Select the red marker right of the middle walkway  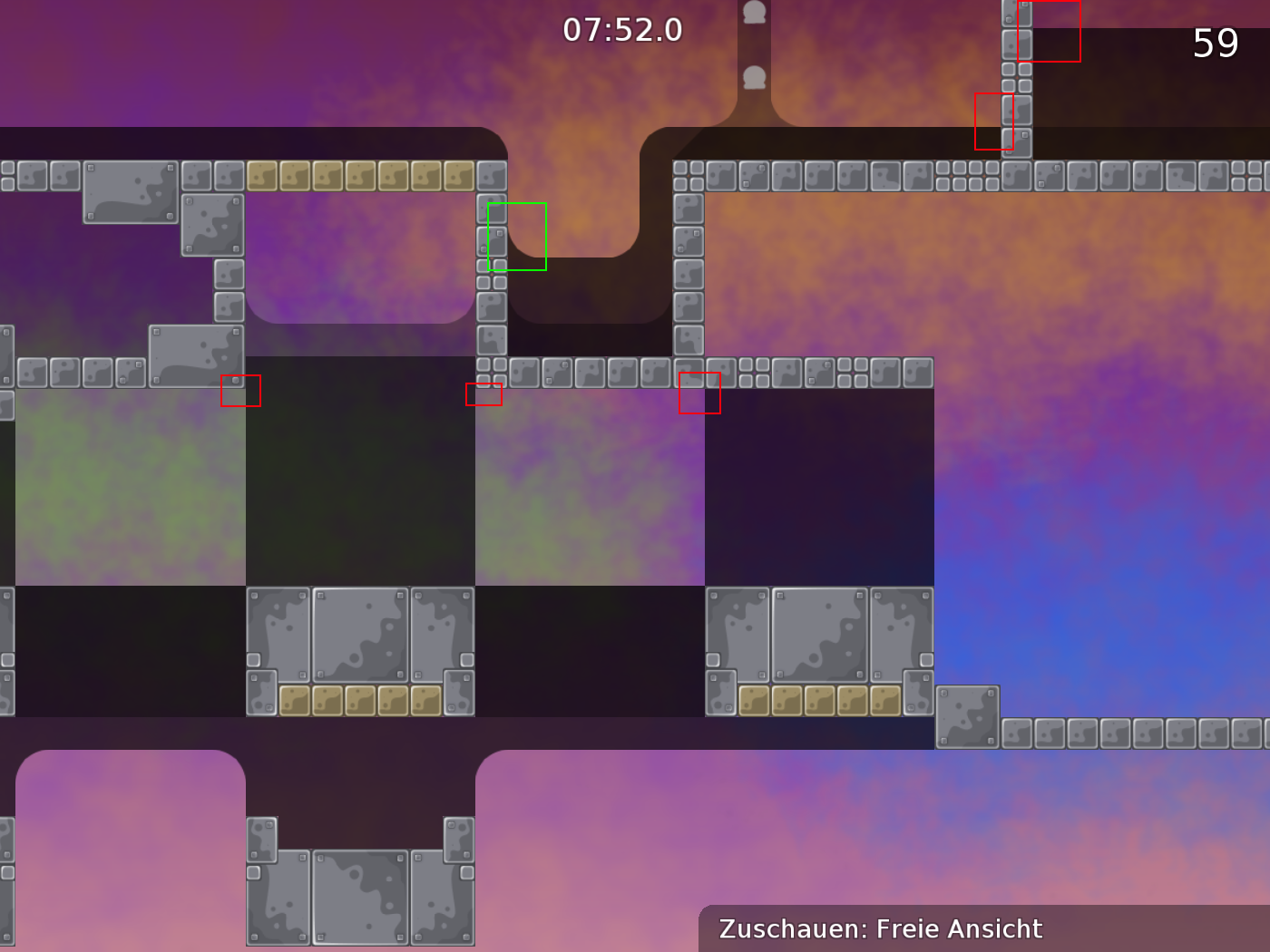pyautogui.click(x=699, y=393)
